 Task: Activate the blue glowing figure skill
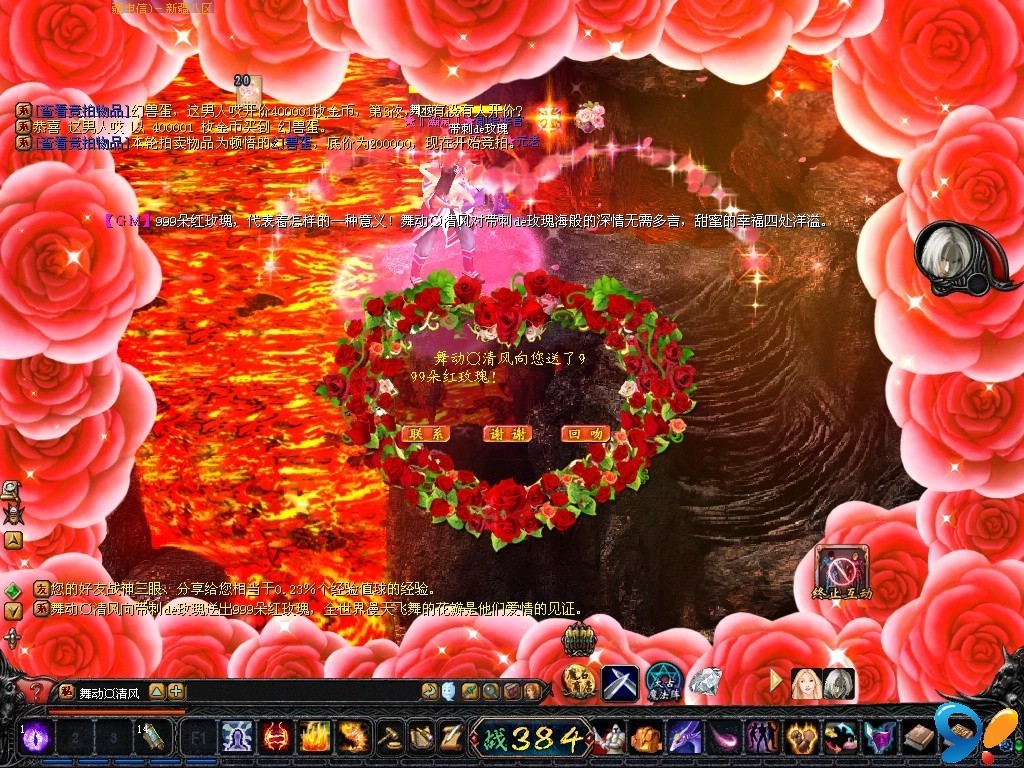(237, 738)
